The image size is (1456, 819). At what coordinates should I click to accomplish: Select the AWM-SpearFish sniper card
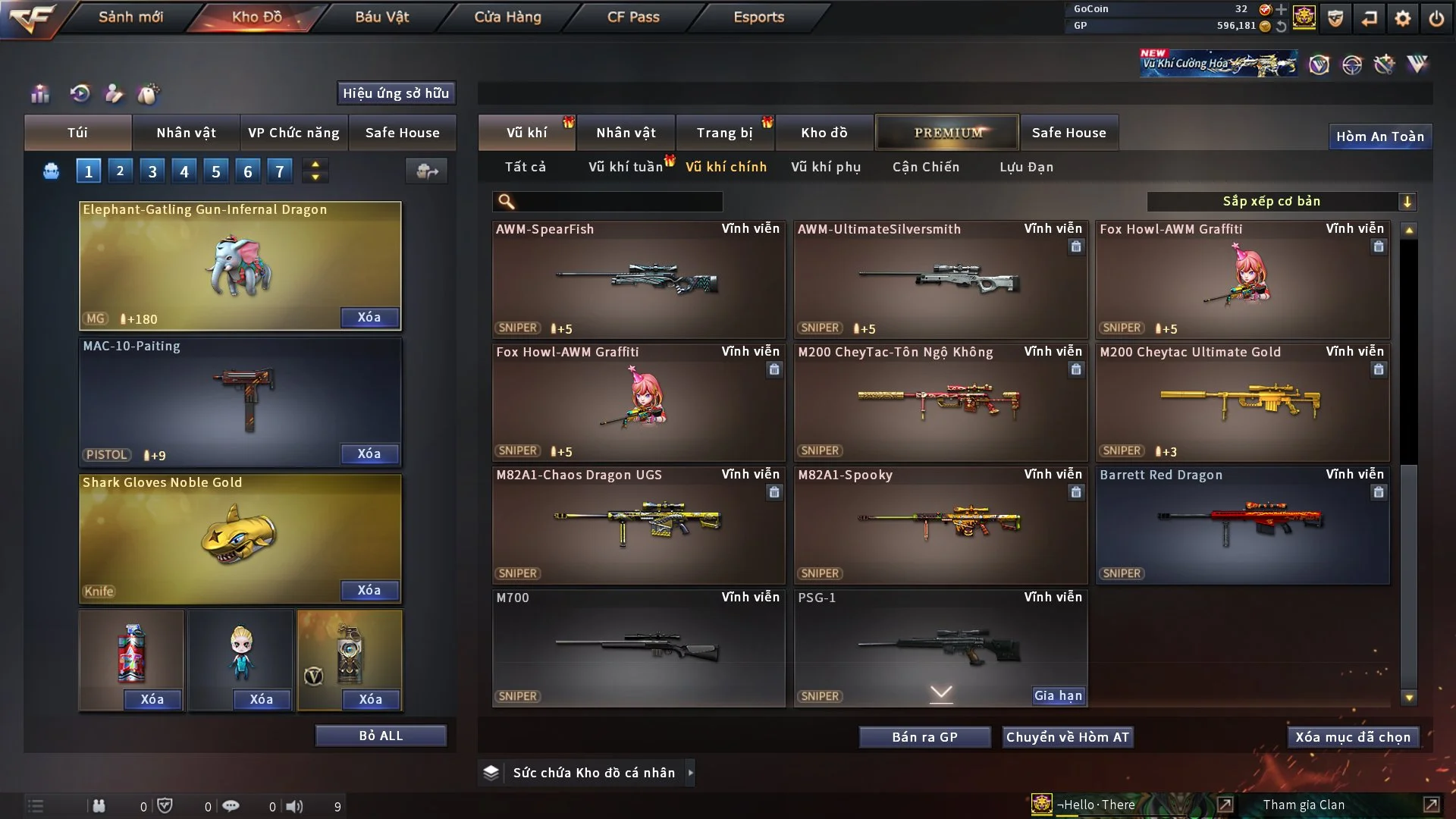[x=638, y=279]
